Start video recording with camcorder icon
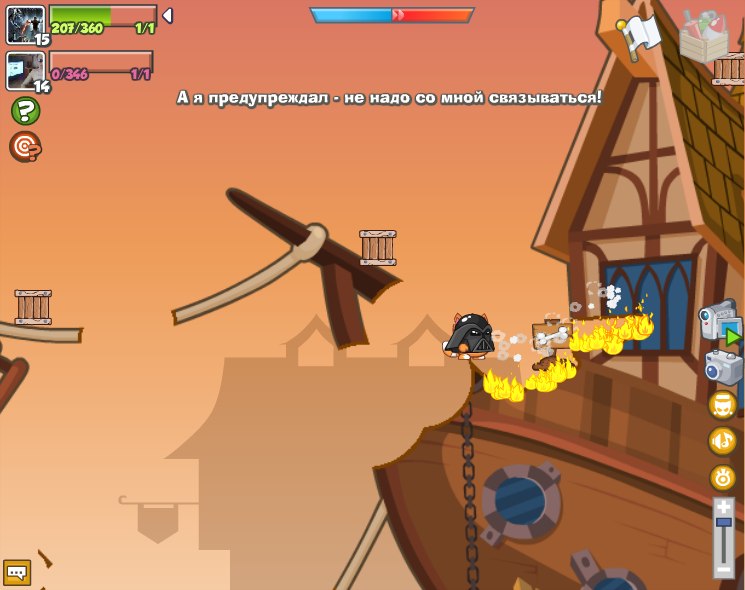 [x=719, y=322]
